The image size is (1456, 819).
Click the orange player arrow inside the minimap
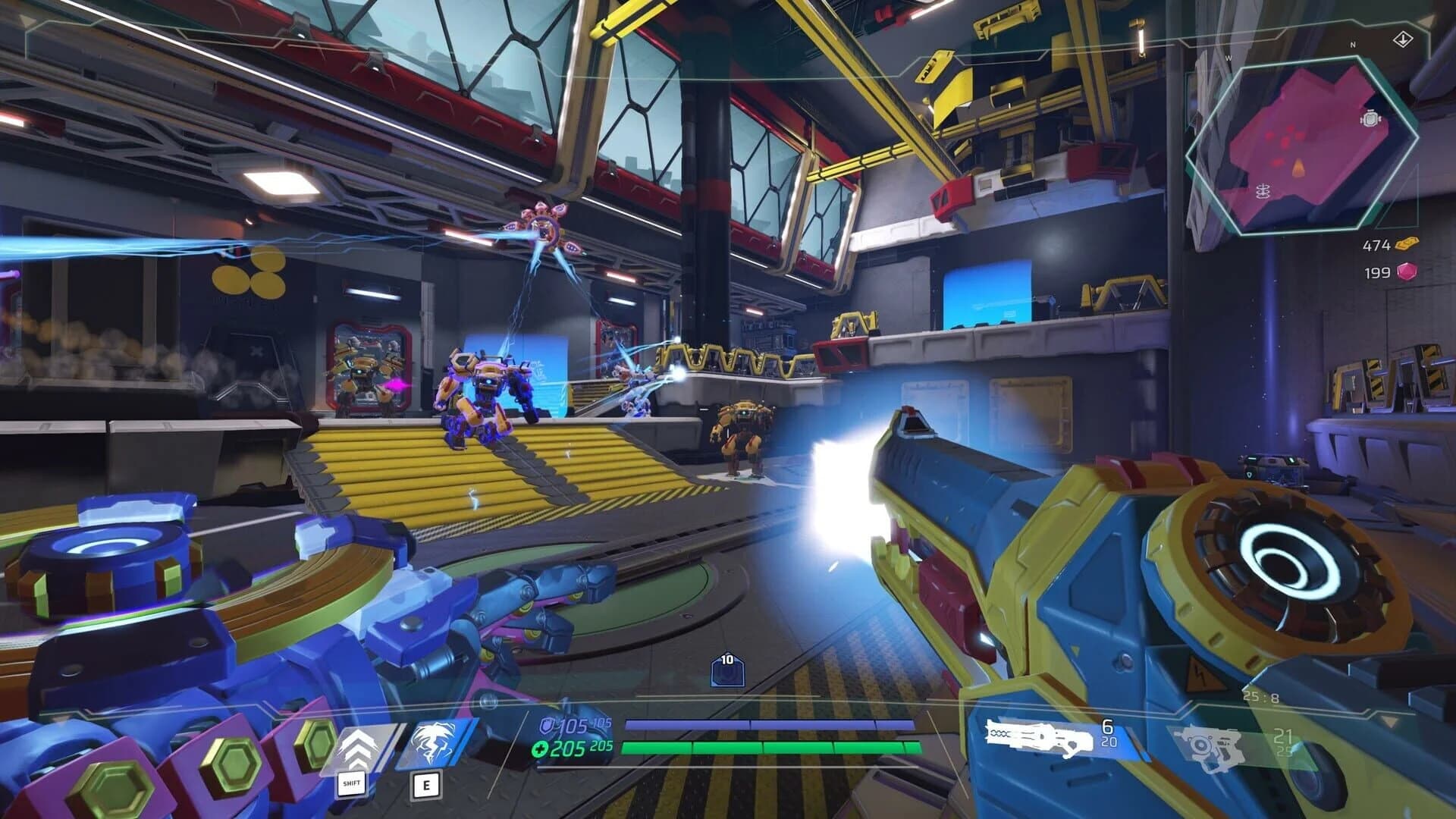pyautogui.click(x=1298, y=168)
